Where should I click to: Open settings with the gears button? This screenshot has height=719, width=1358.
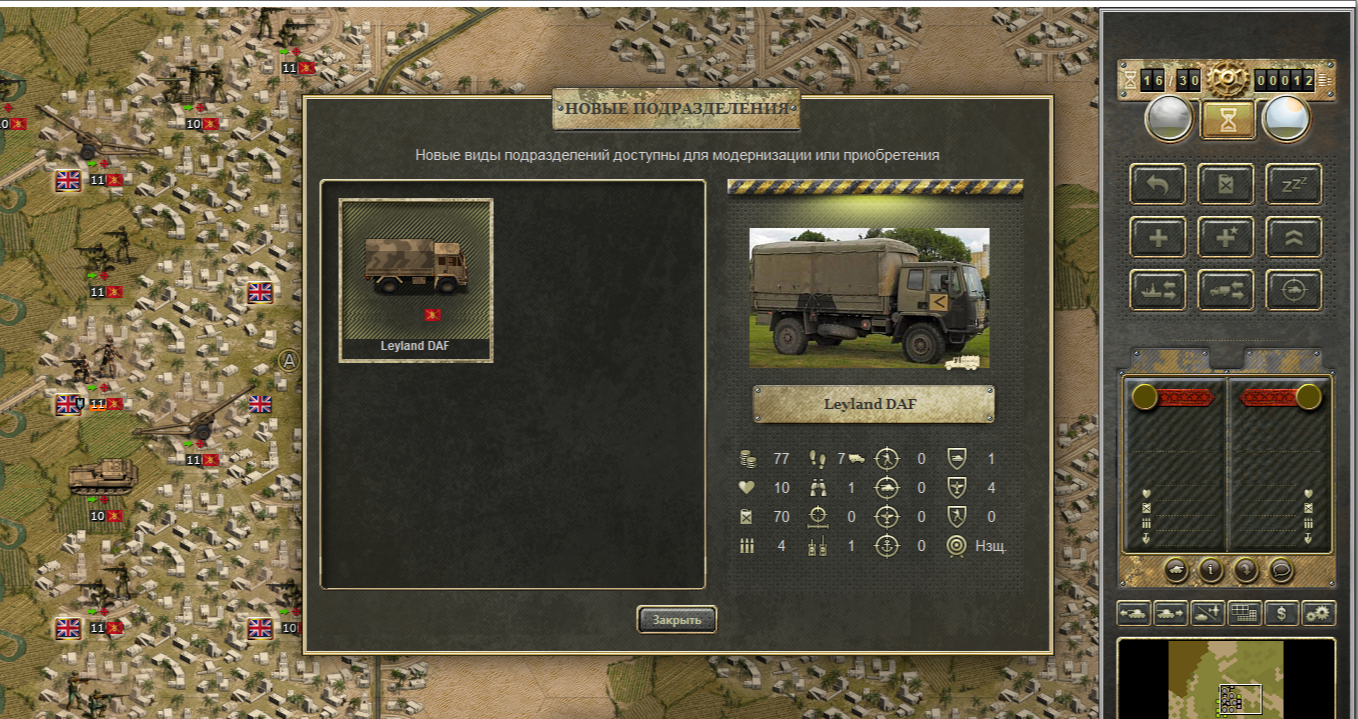pyautogui.click(x=1320, y=613)
